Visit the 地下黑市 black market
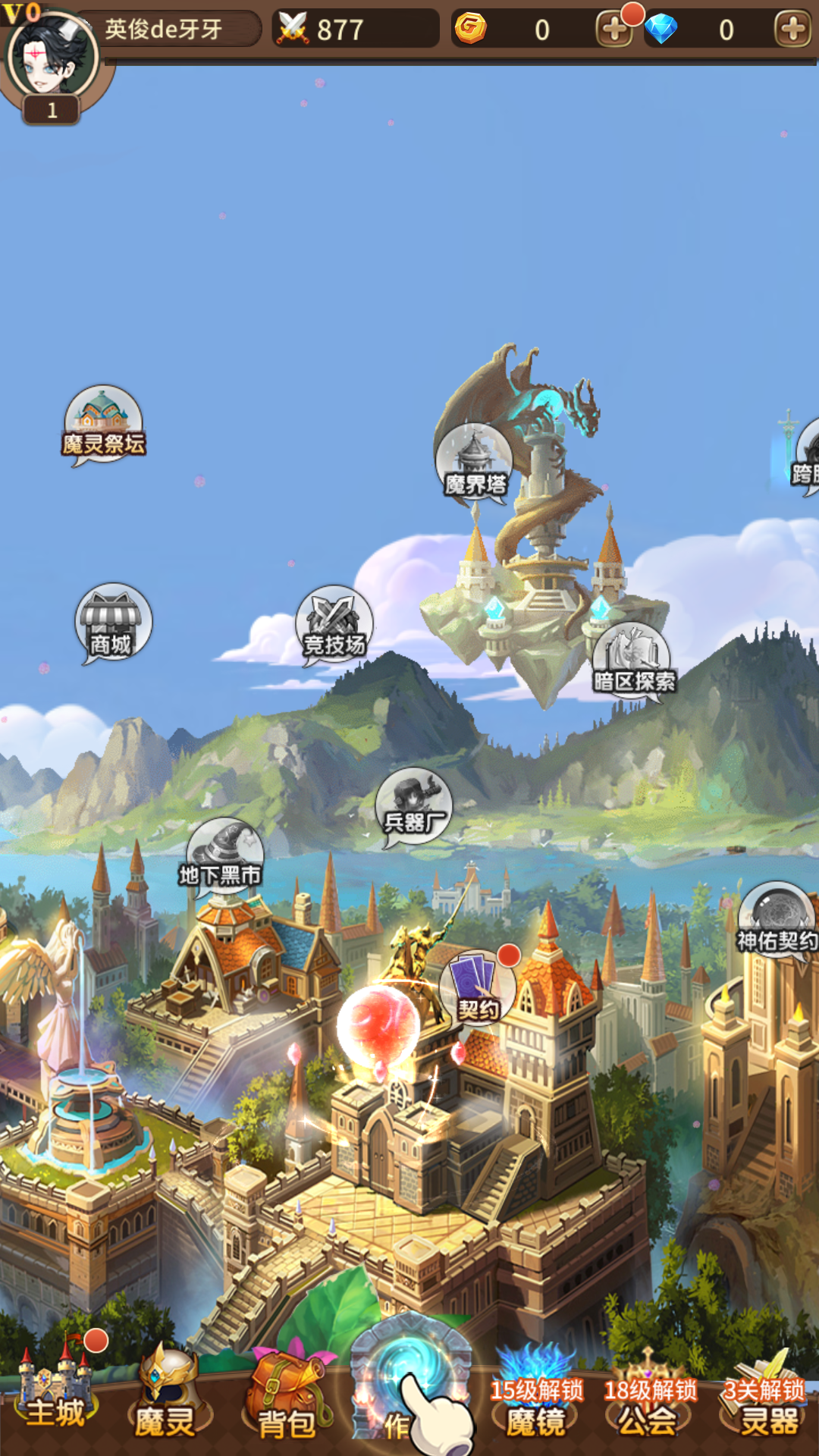 (223, 857)
